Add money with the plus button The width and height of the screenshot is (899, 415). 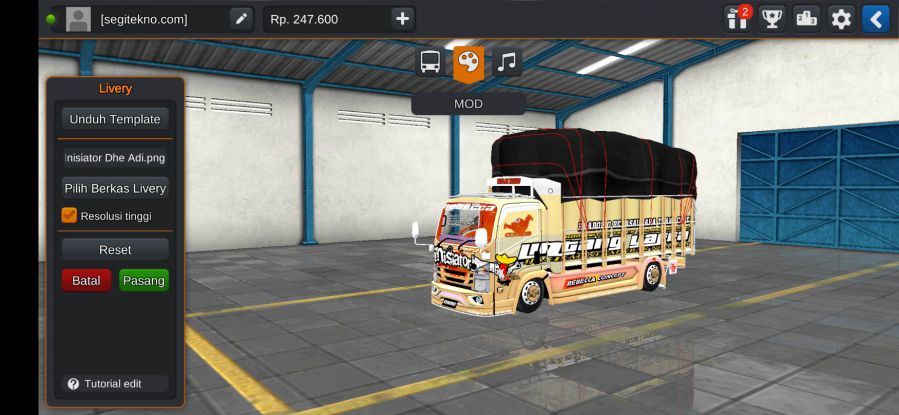click(x=401, y=18)
